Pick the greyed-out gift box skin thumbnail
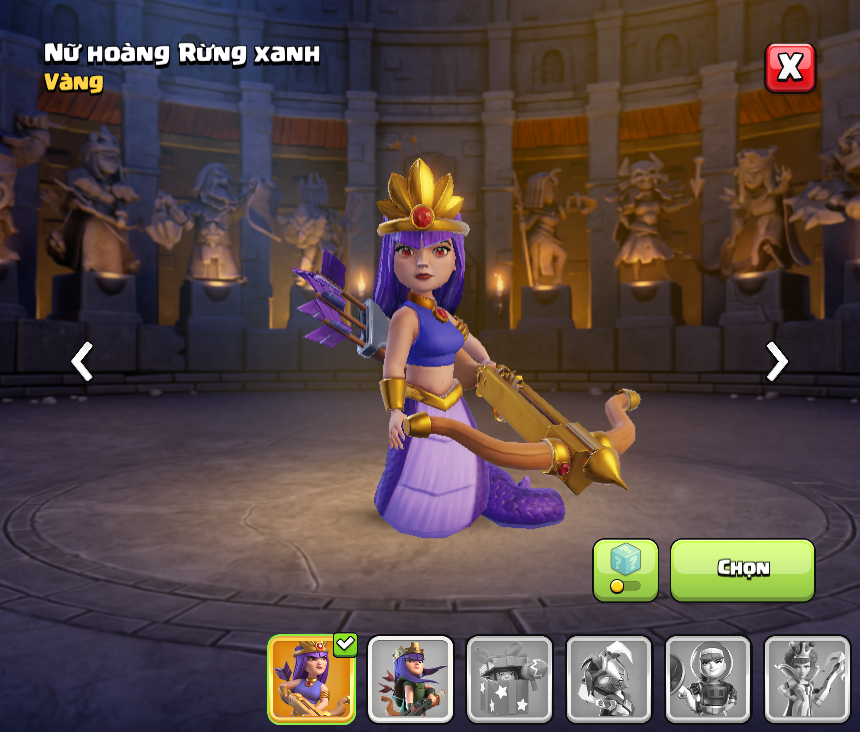 (x=509, y=679)
